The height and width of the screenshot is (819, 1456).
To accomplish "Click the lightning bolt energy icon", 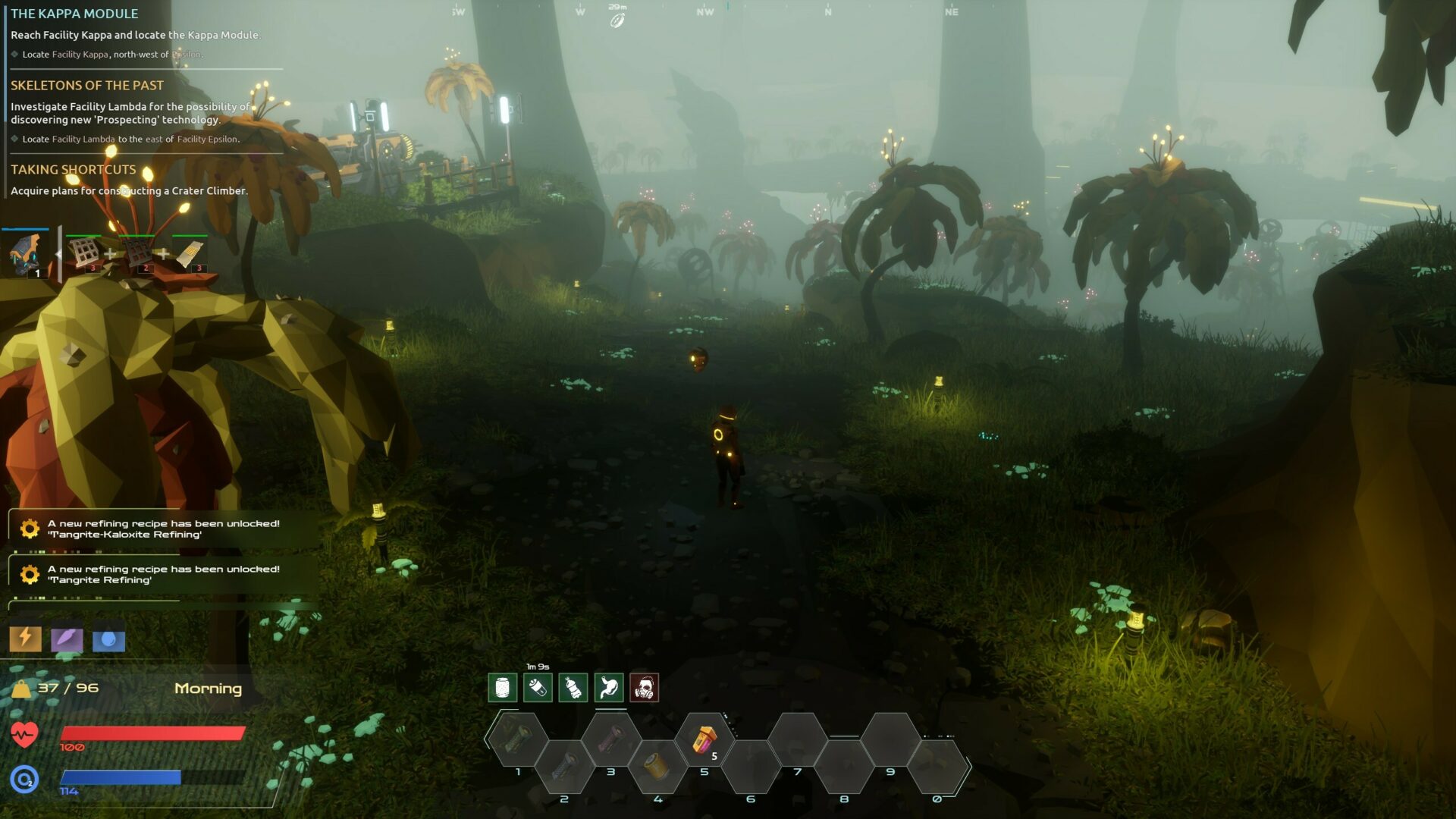I will pyautogui.click(x=25, y=639).
